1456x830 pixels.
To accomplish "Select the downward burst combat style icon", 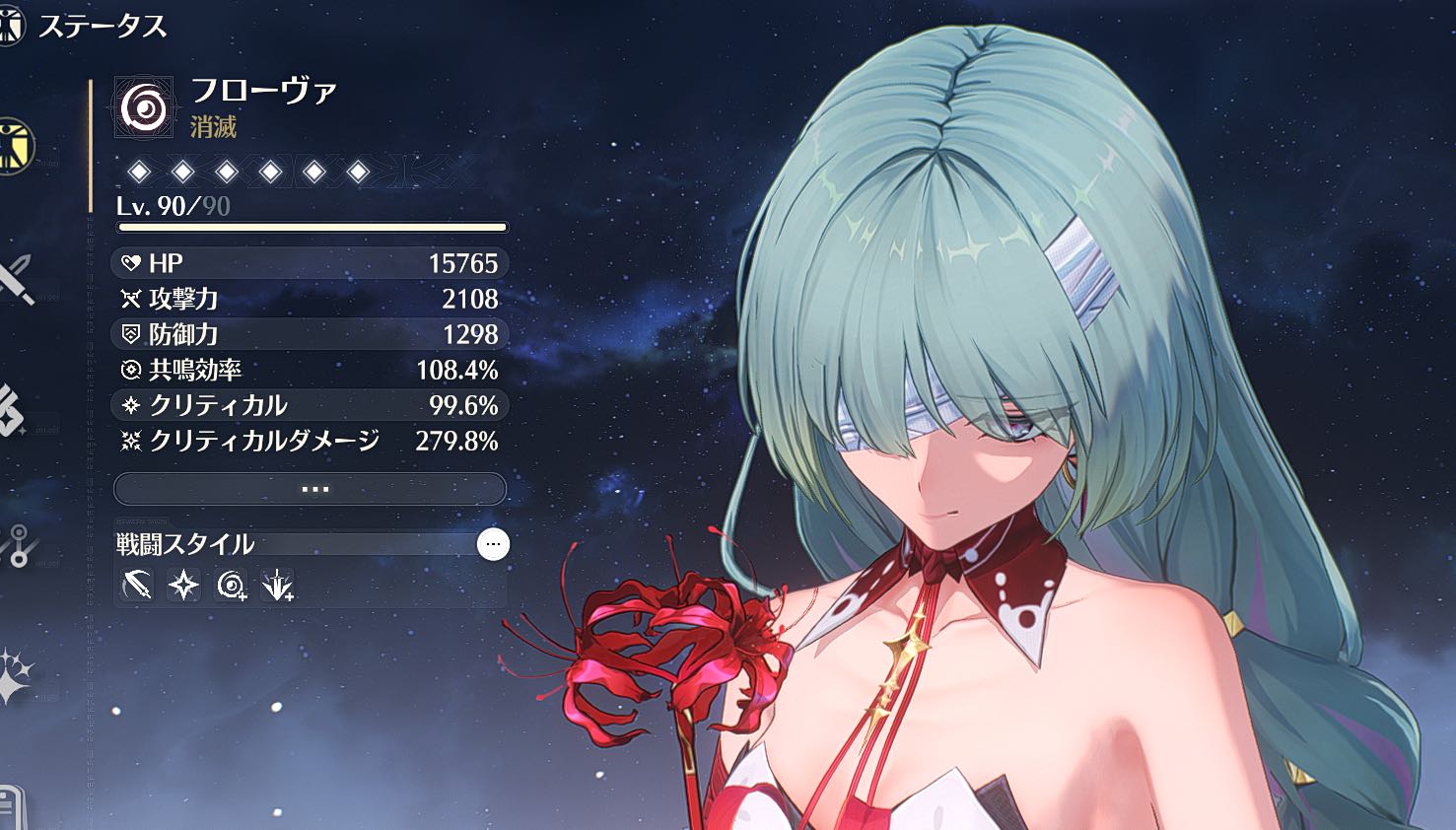I will [x=279, y=586].
